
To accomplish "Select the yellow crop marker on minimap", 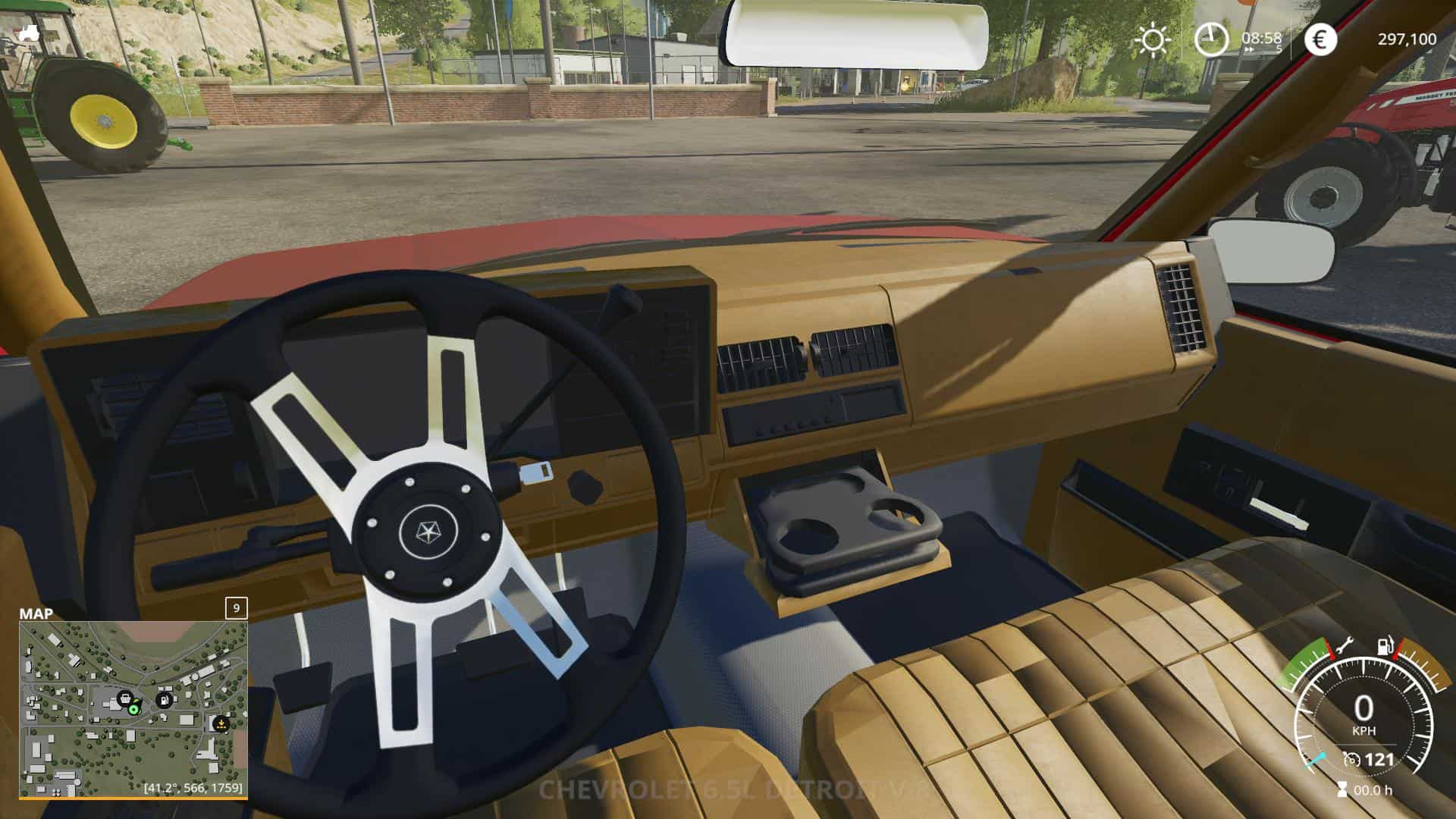I will [x=221, y=723].
